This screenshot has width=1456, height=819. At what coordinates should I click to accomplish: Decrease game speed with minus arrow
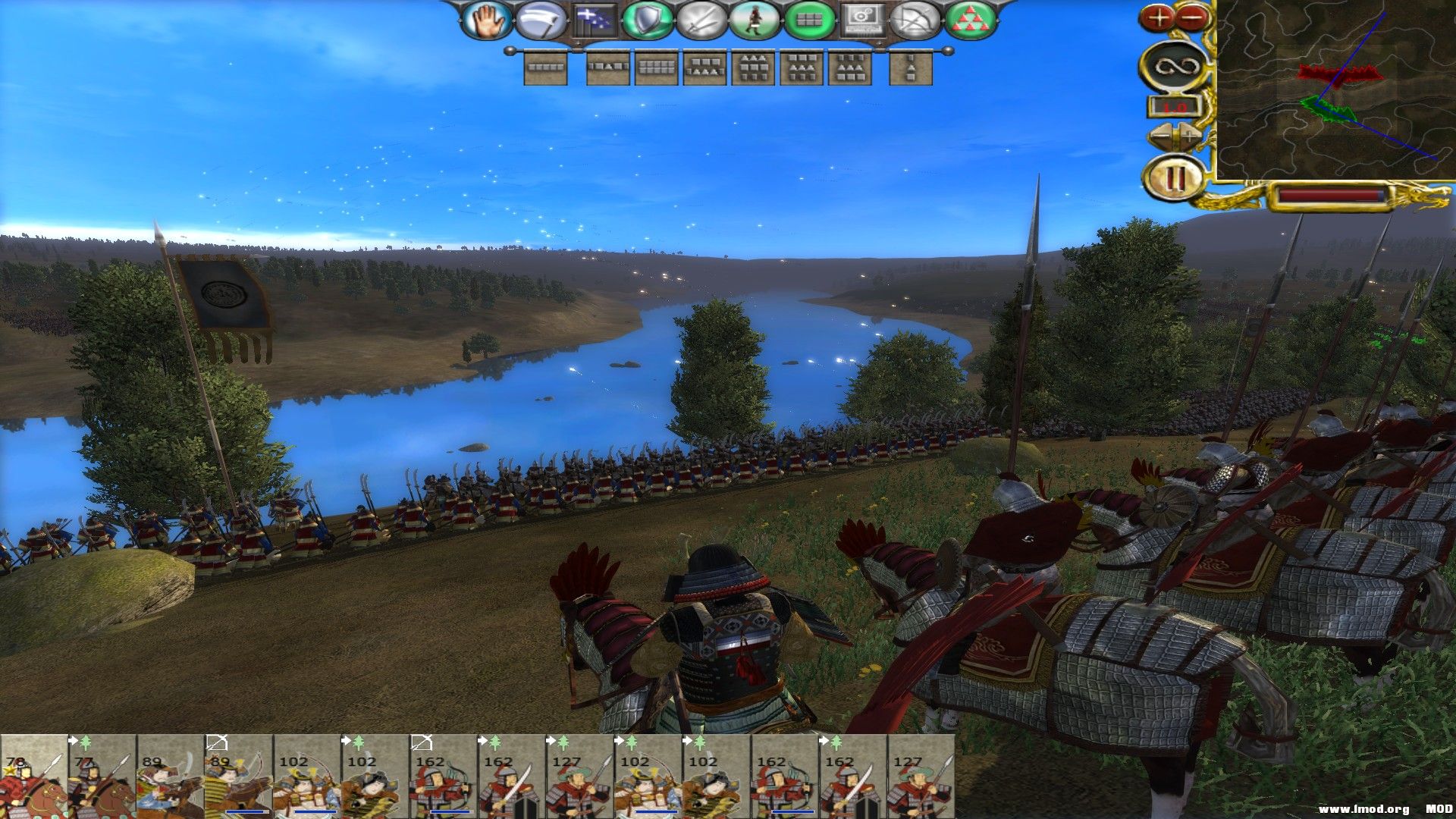point(1161,136)
